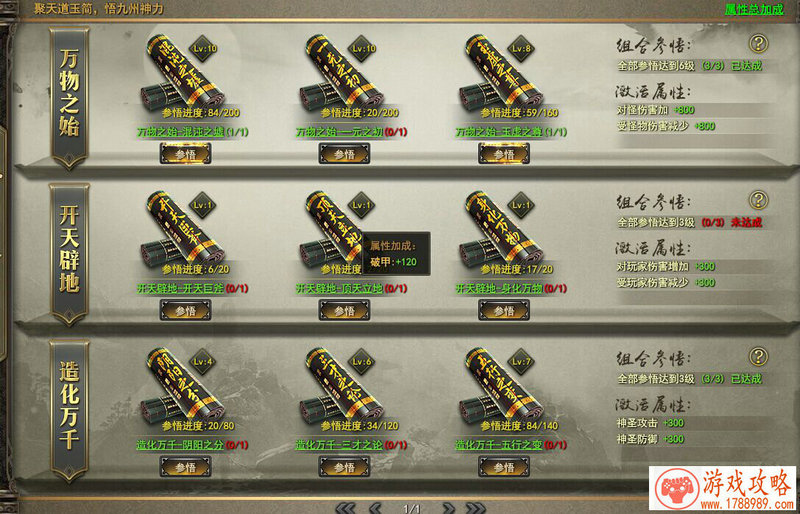Viewport: 800px width, 514px height.
Task: Click 参悟 button under 开天辟地-开天巨斧
Action: point(185,311)
